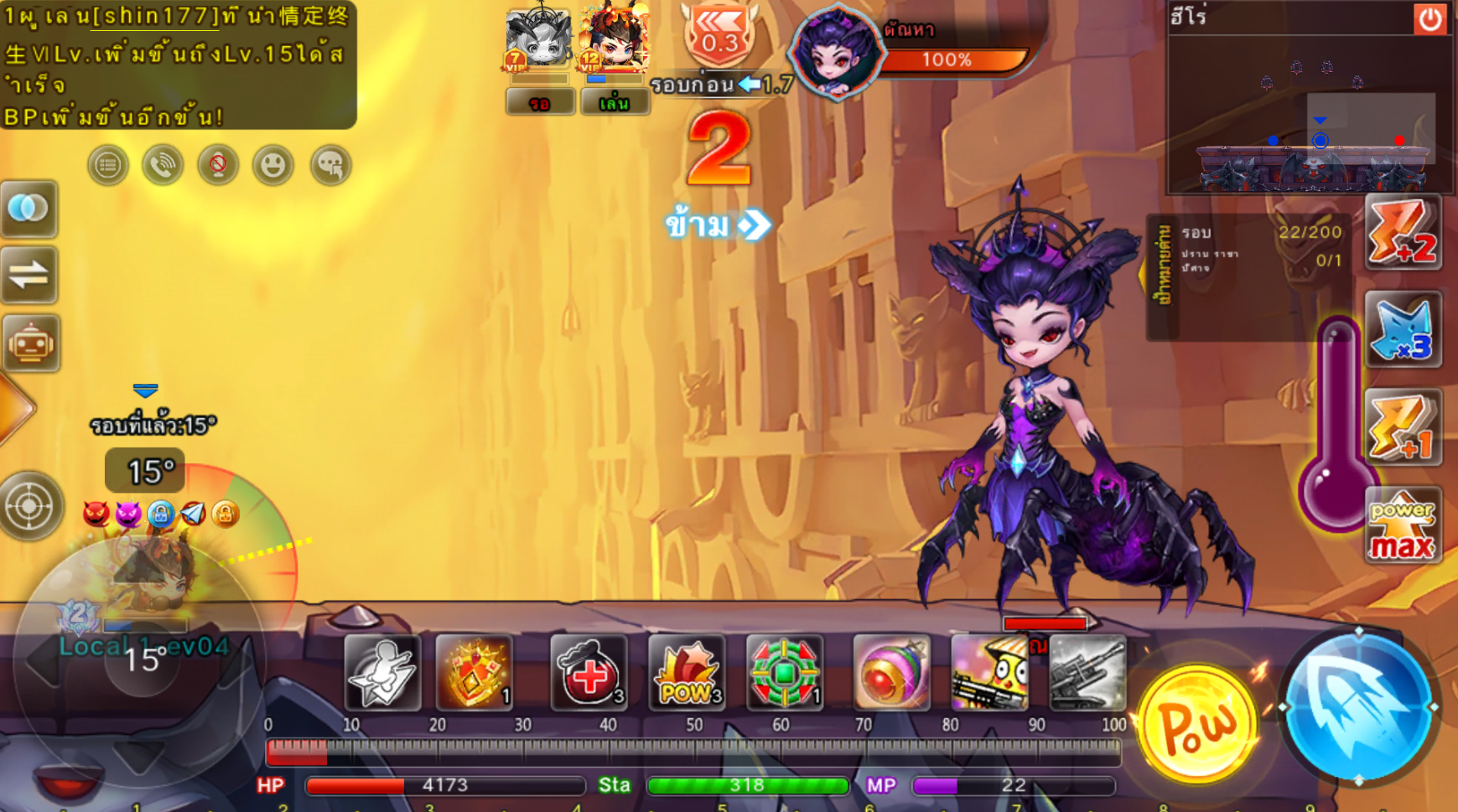Click the swap arrows button
Image resolution: width=1458 pixels, height=812 pixels.
(x=29, y=275)
